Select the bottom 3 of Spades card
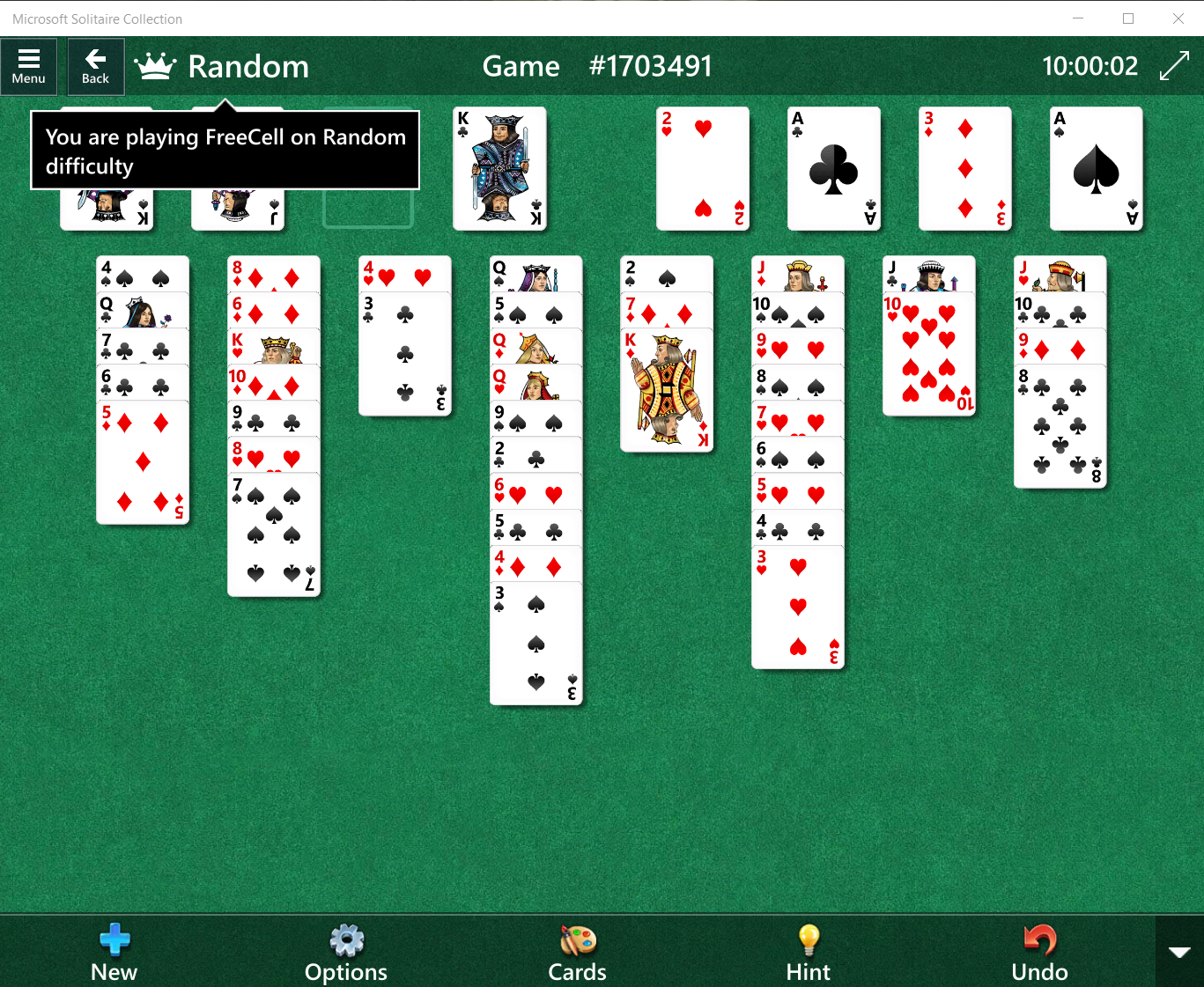 coord(536,644)
